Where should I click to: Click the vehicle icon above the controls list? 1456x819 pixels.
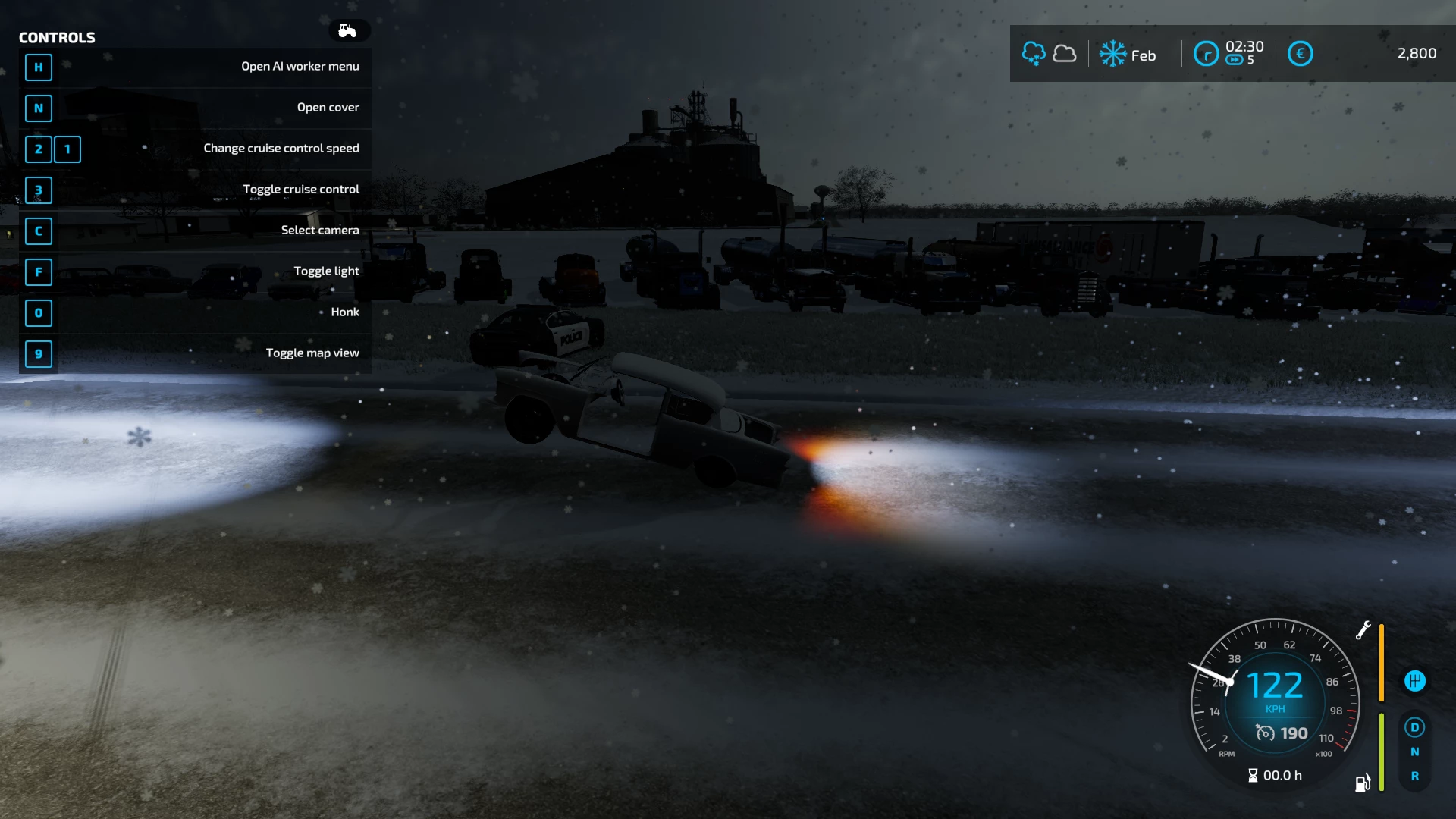(348, 31)
